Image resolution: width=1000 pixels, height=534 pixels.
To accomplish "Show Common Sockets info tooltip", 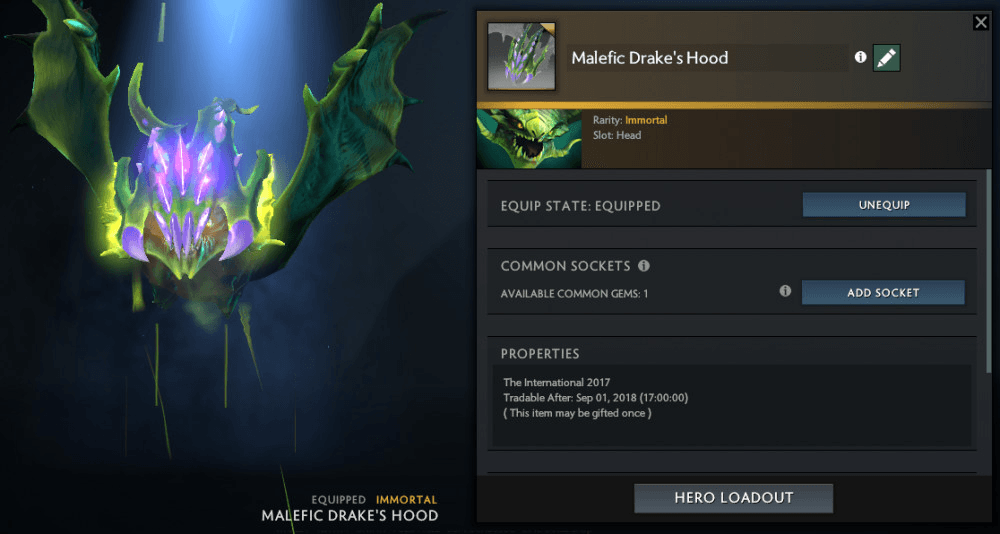I will pos(644,266).
